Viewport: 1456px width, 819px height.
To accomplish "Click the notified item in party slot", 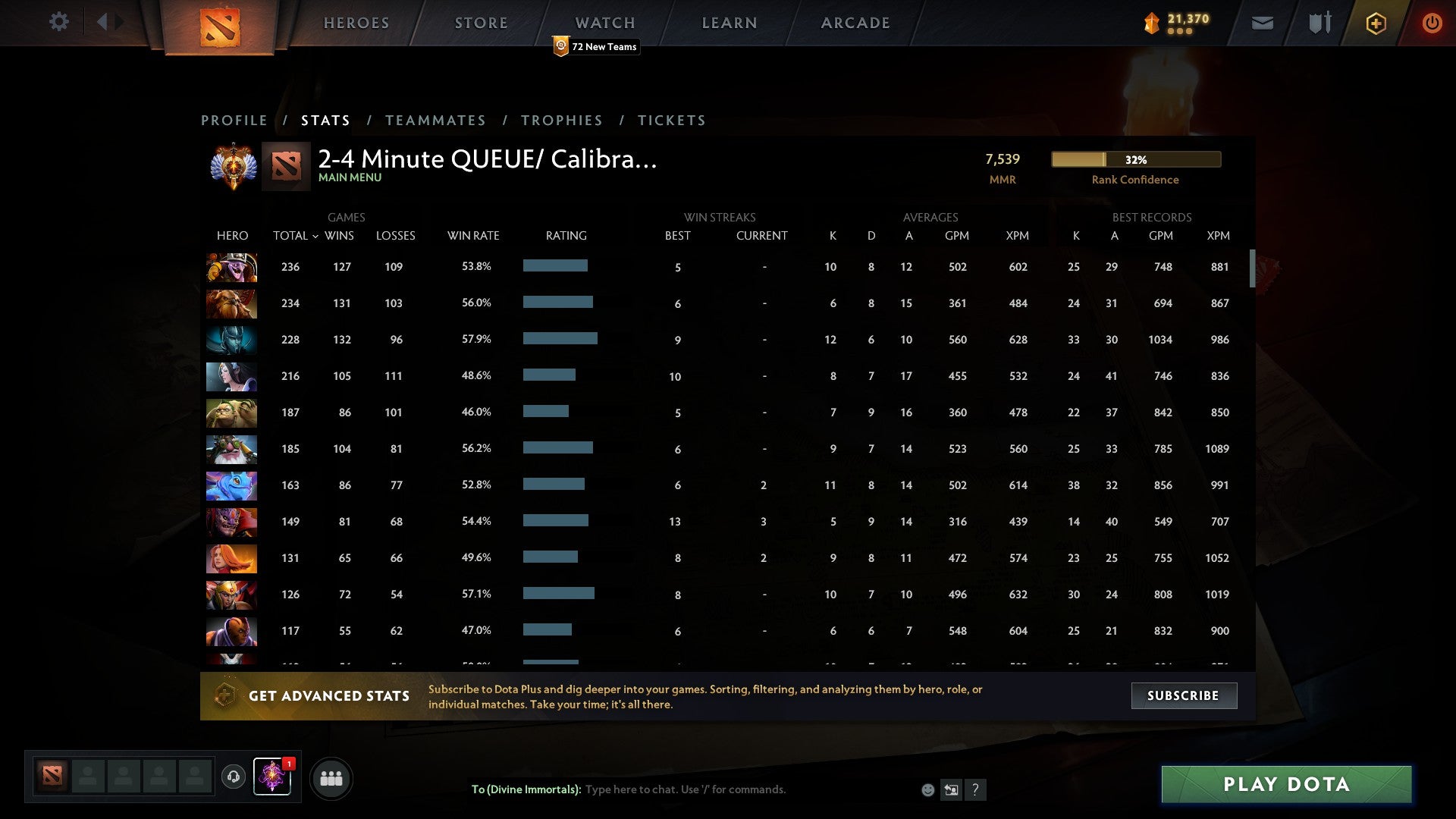I will click(x=272, y=777).
